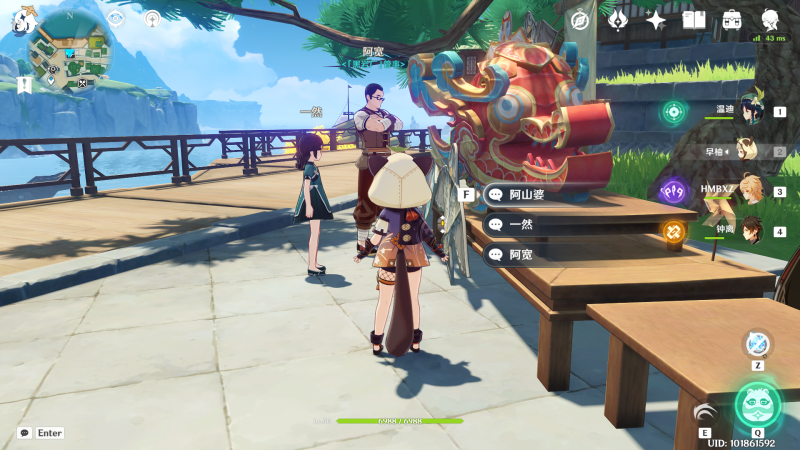The height and width of the screenshot is (450, 800).
Task: Open the round tower icon beside Elemental Sight
Action: 152,18
